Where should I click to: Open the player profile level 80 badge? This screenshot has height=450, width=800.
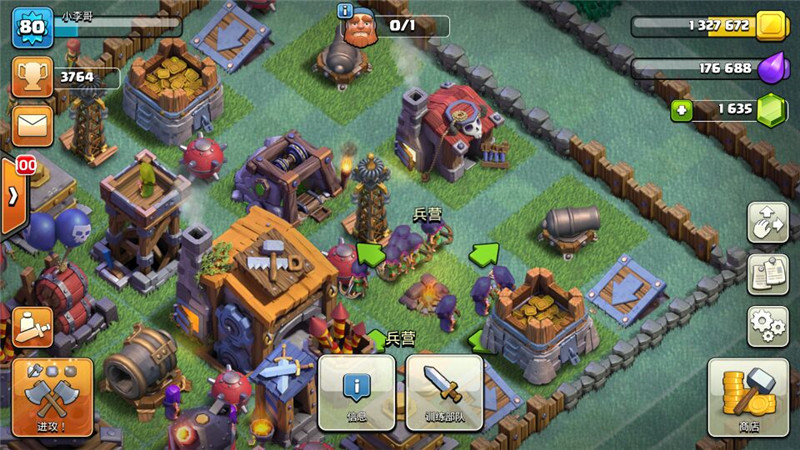32,27
